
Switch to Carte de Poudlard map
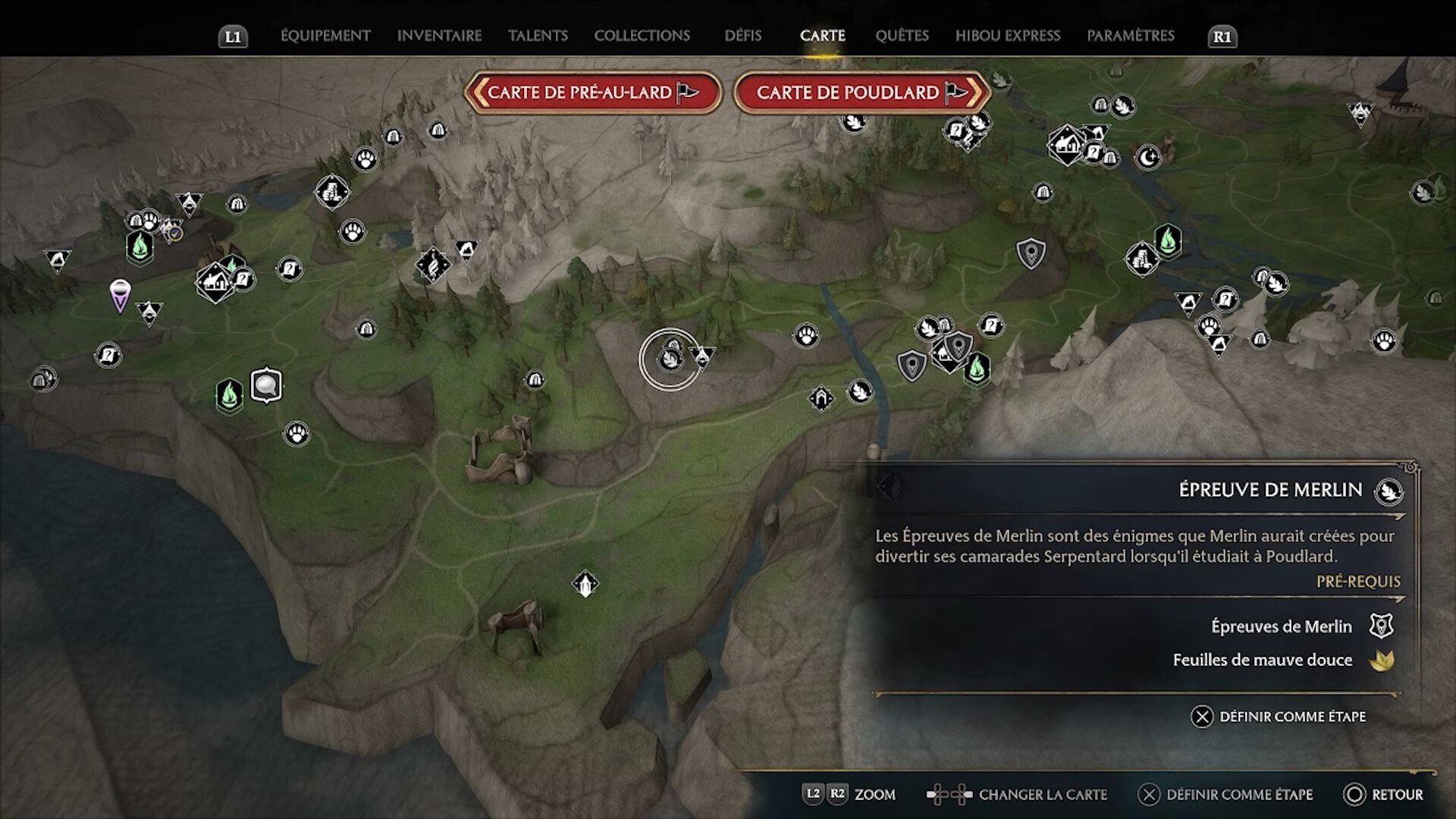(x=861, y=93)
